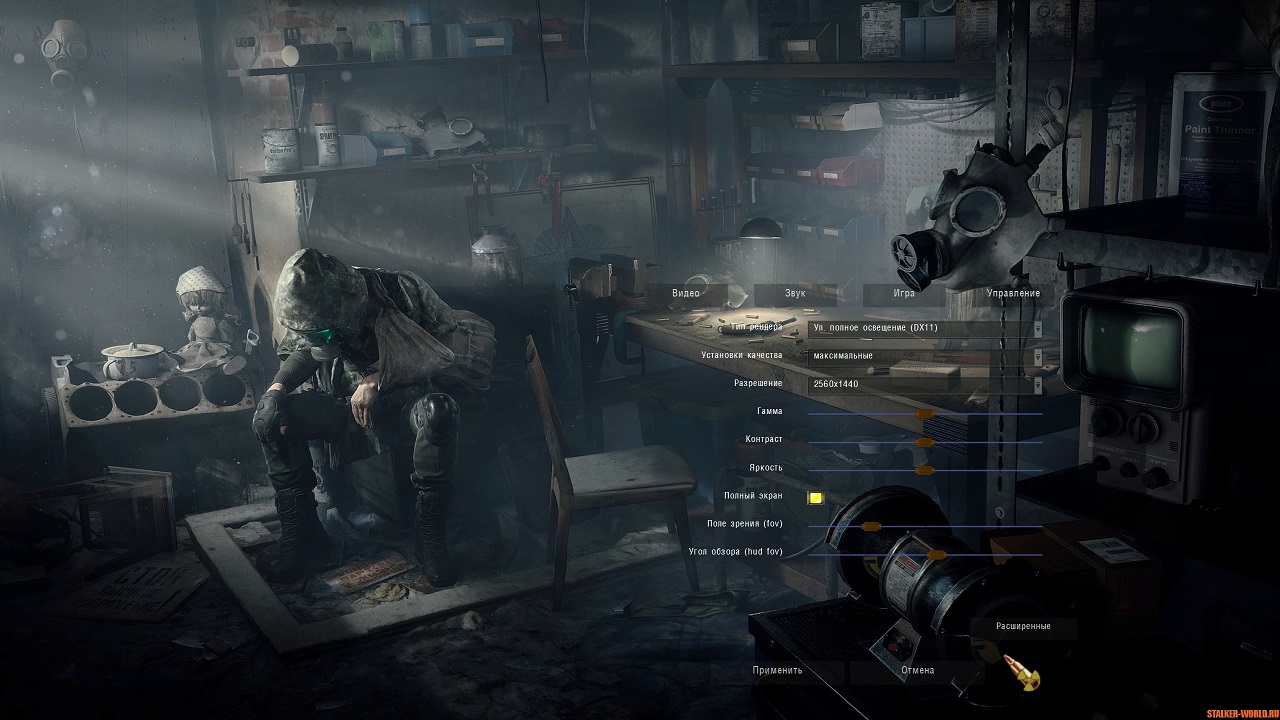Open the Расширенные advanced settings
Image resolution: width=1280 pixels, height=720 pixels.
point(1023,626)
